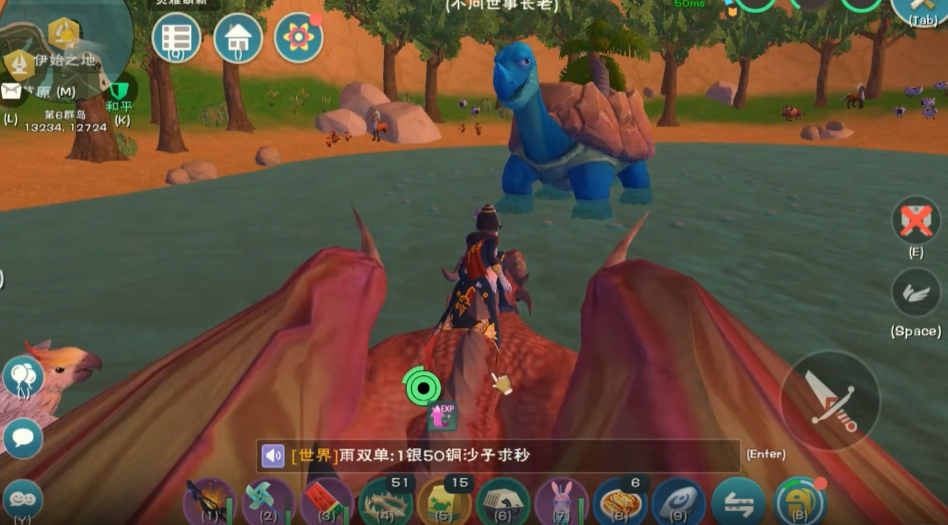Select the thorn vine slot with 51
The height and width of the screenshot is (525, 948).
pos(385,500)
